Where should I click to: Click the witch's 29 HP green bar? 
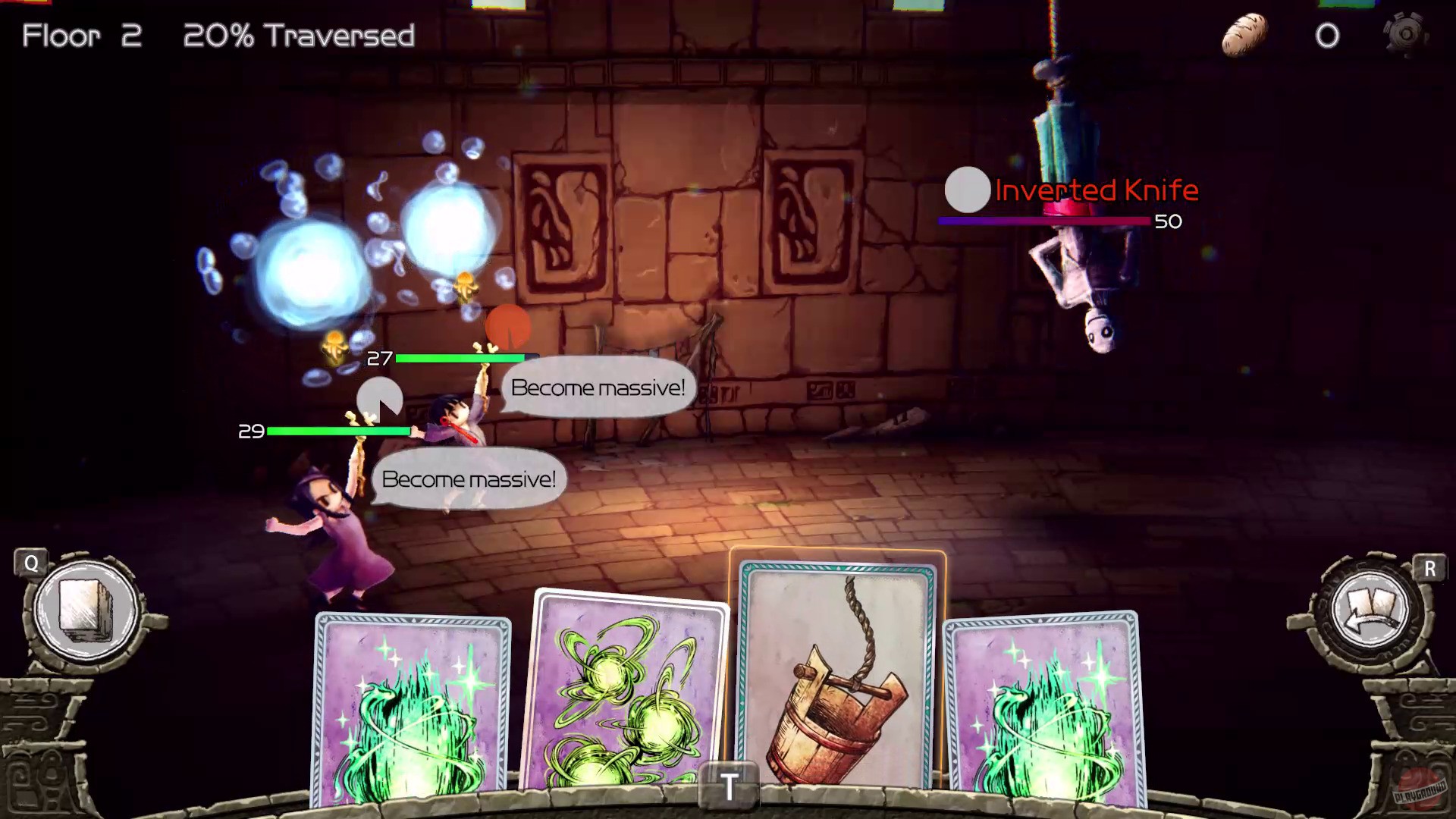coord(340,431)
